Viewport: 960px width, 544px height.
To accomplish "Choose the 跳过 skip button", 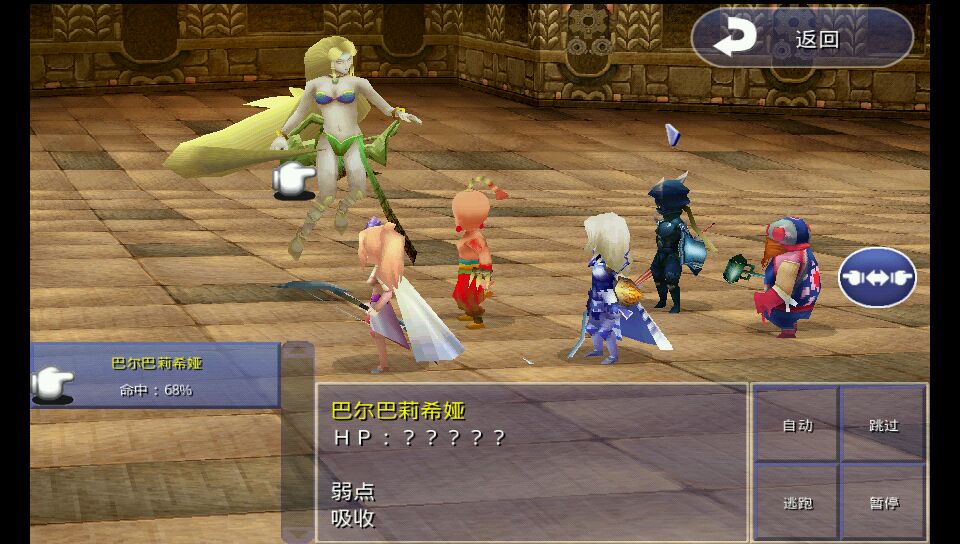I will point(883,425).
